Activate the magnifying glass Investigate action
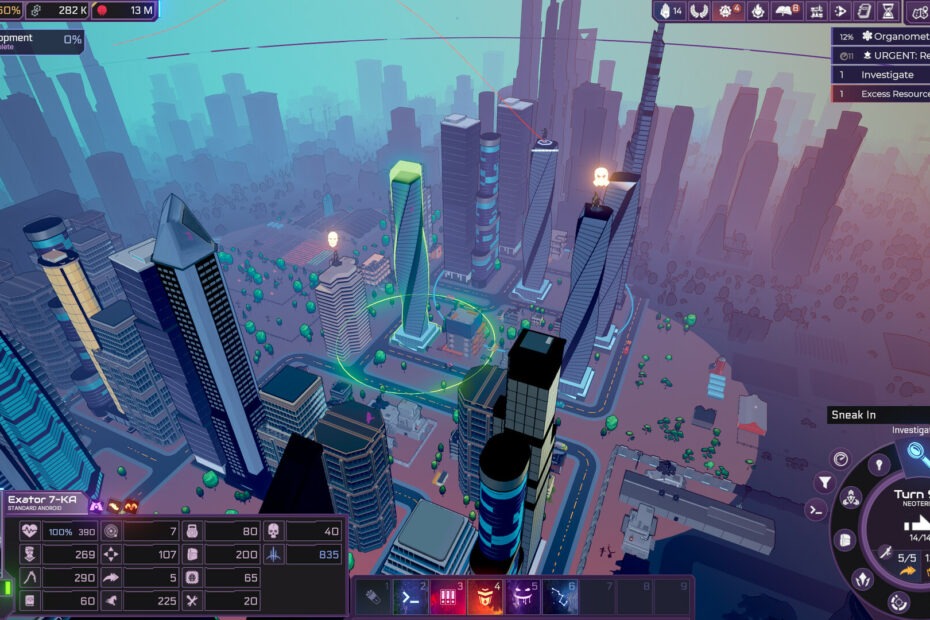This screenshot has width=930, height=620. 916,452
